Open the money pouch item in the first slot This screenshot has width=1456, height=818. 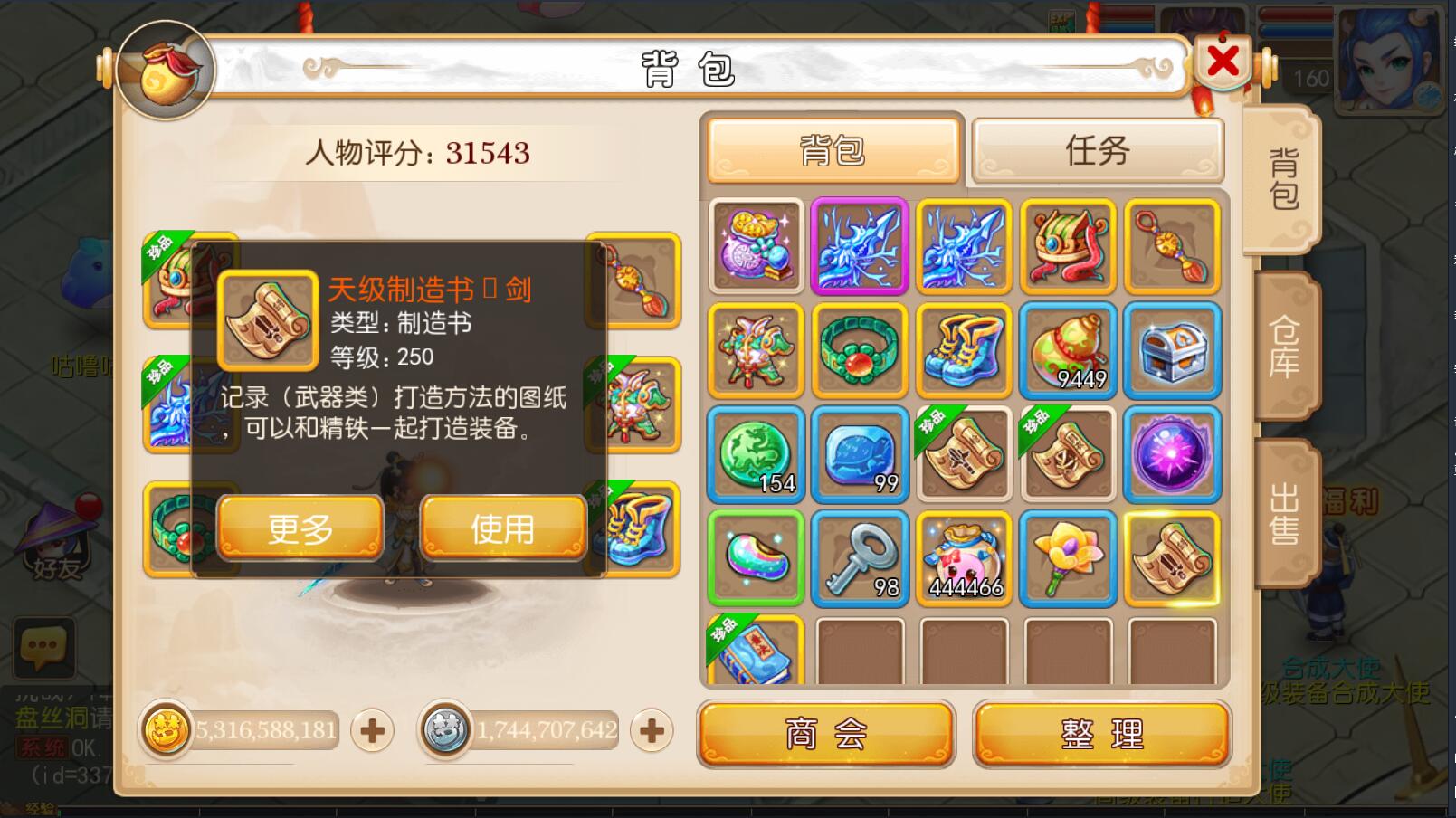756,246
